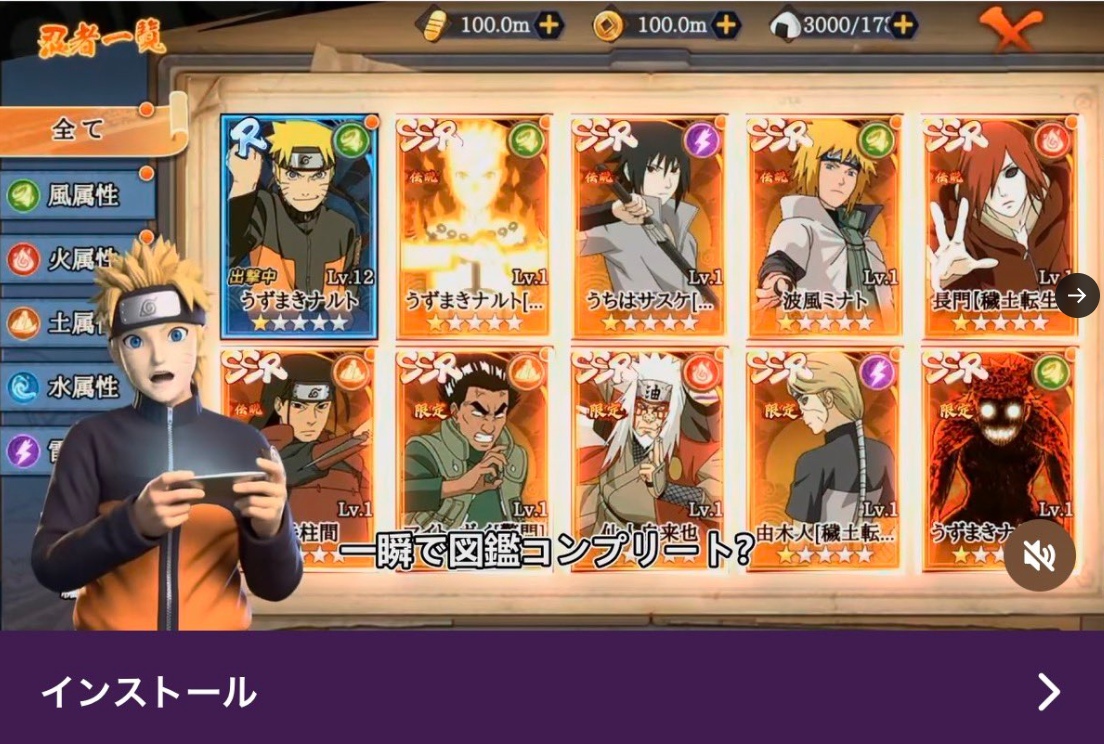
Task: Select the red-haired 長門 SSR card
Action: pyautogui.click(x=997, y=226)
